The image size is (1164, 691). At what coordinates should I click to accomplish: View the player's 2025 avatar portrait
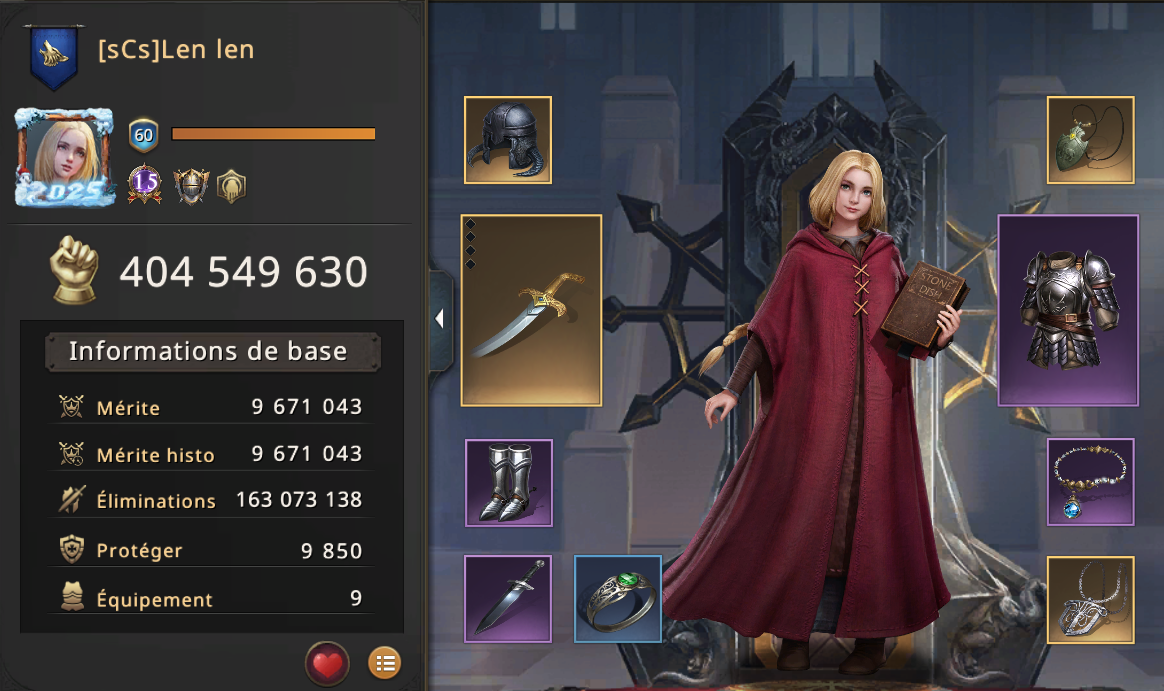click(65, 158)
